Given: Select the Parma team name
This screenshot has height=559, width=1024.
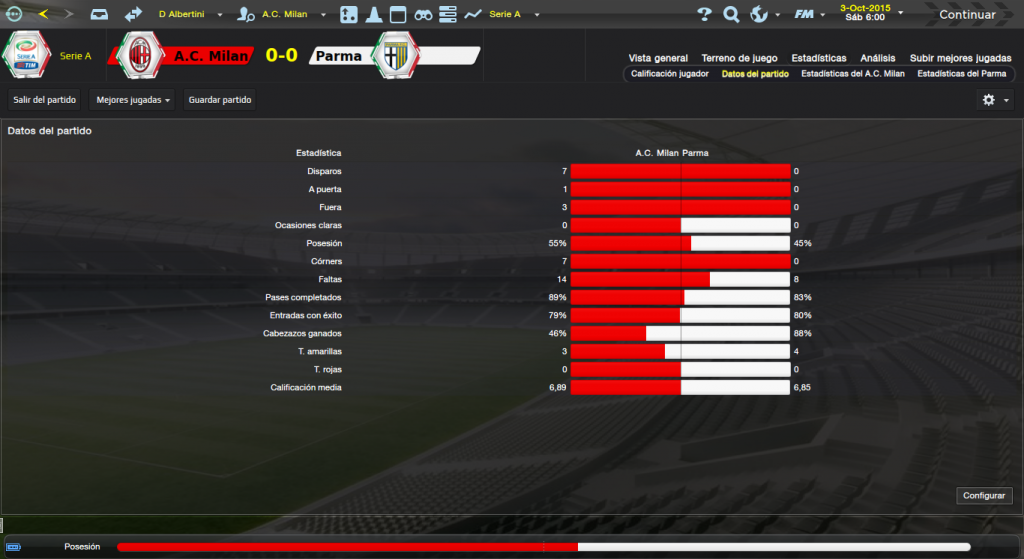Looking at the screenshot, I should 338,56.
